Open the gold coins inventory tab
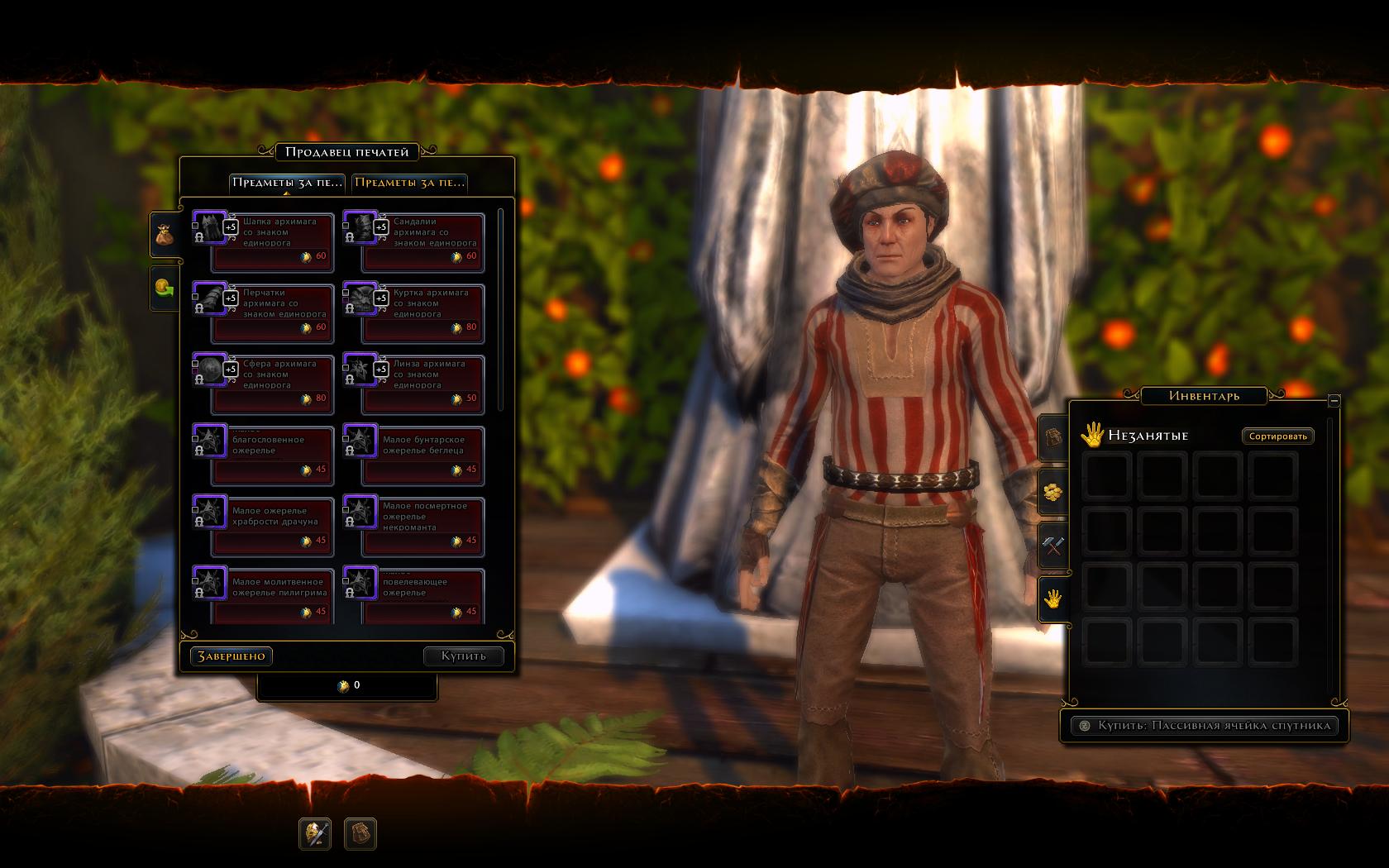This screenshot has height=868, width=1389. [x=1052, y=492]
